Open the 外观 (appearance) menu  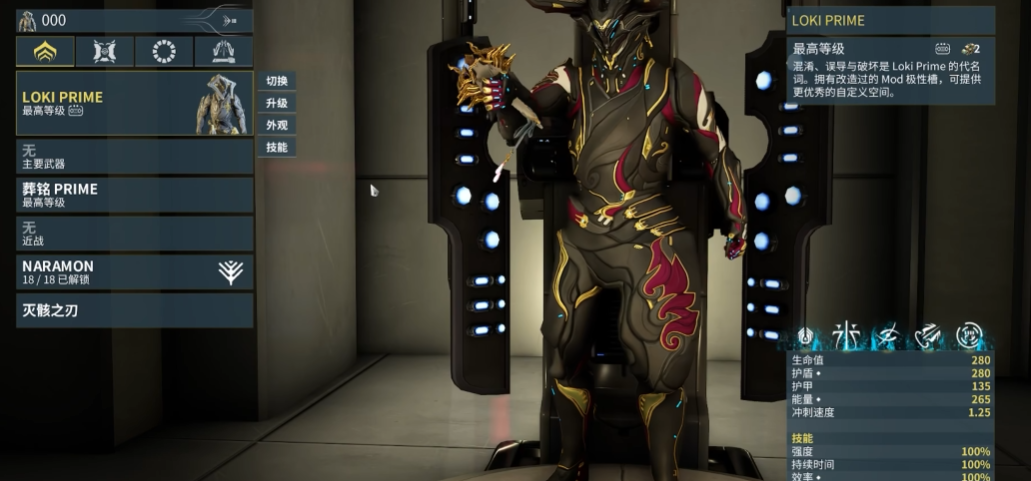(277, 125)
